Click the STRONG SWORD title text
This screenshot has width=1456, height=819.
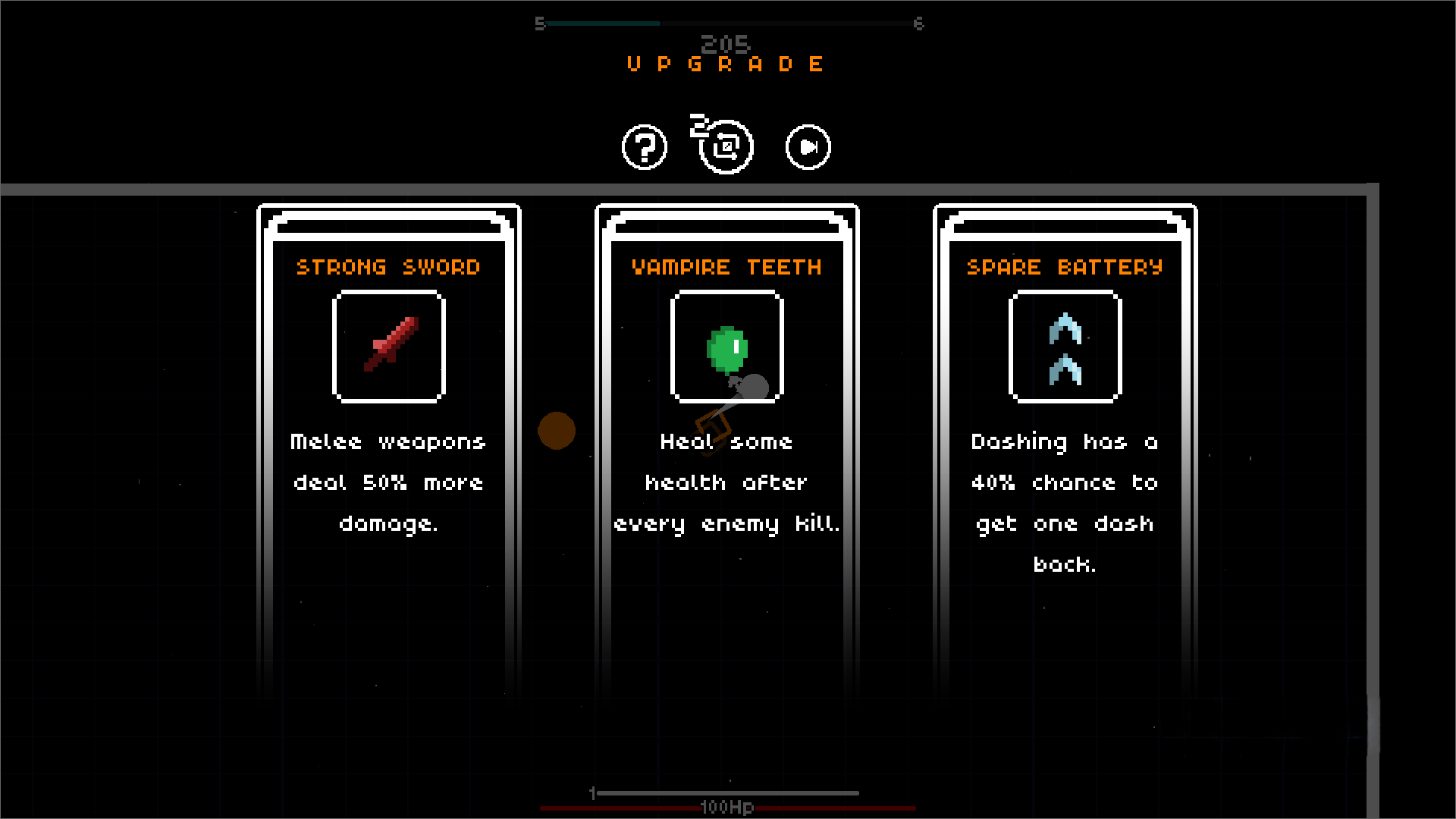(388, 266)
